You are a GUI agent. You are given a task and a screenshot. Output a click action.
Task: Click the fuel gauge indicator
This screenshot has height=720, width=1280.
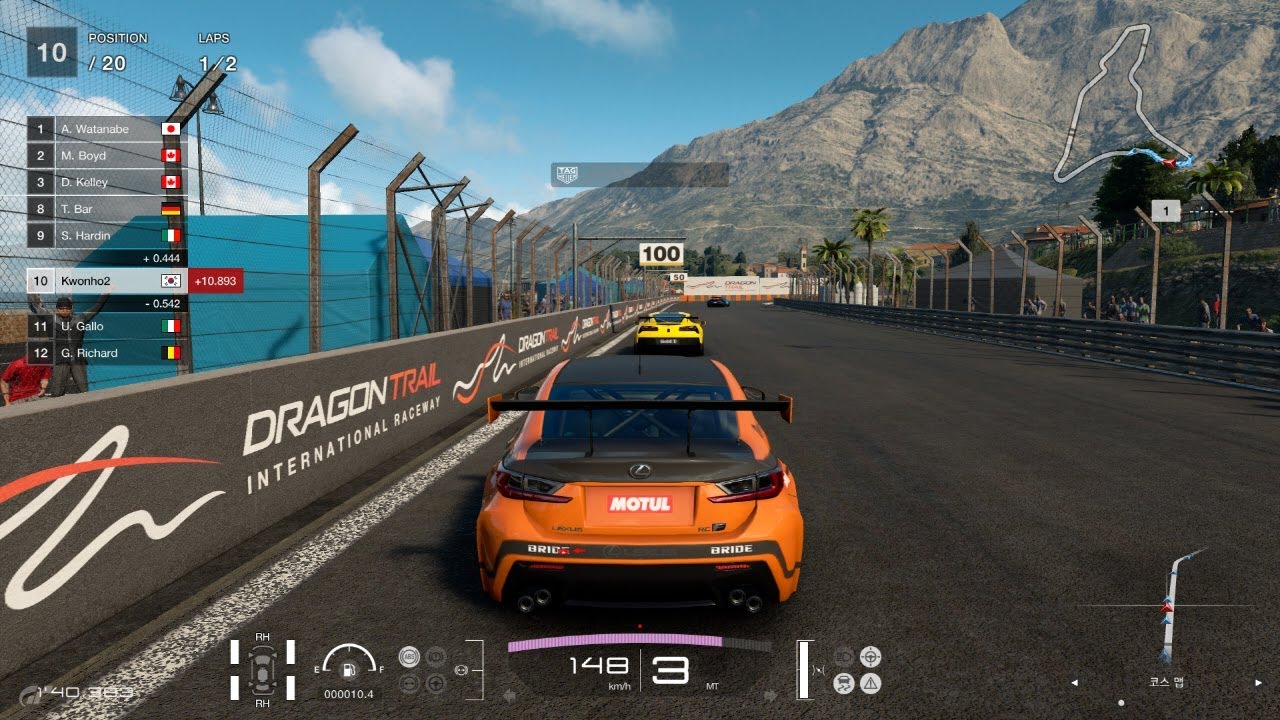pyautogui.click(x=349, y=665)
